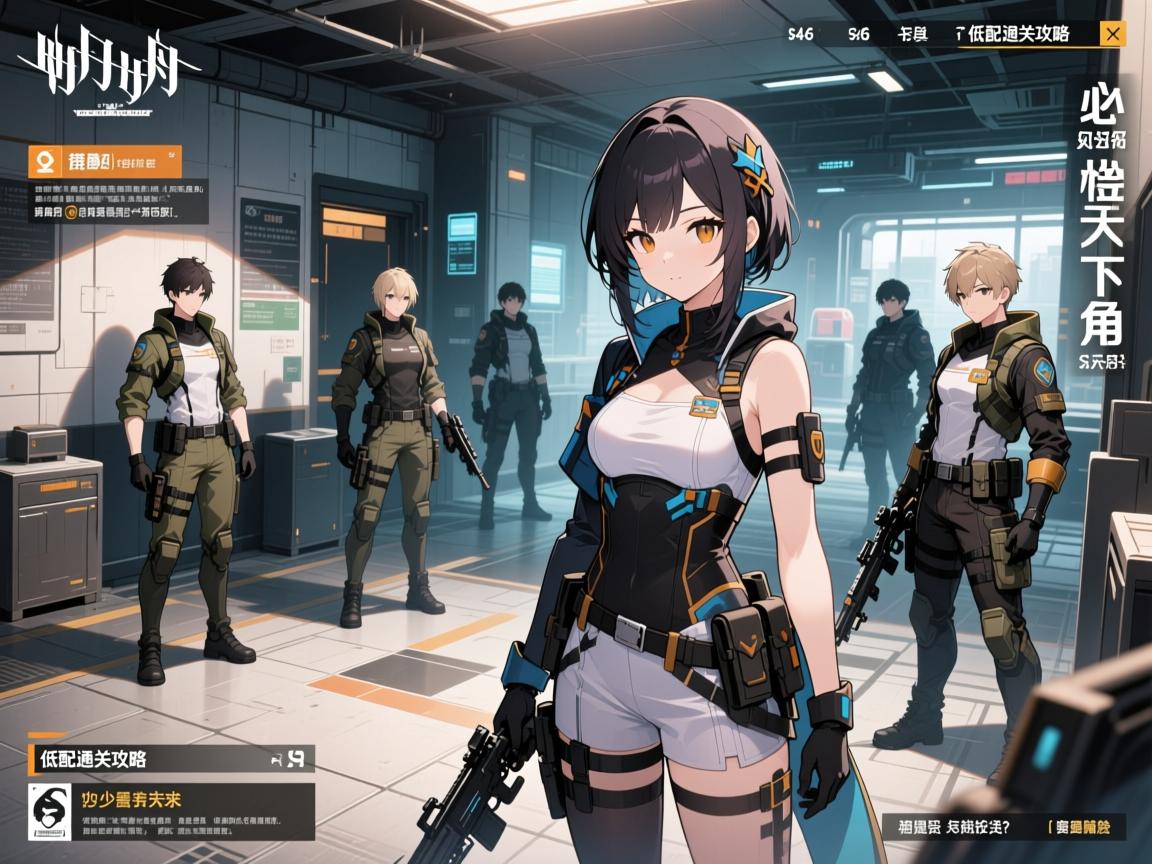Close the panel with the yellow X button
The height and width of the screenshot is (864, 1152).
click(1111, 34)
